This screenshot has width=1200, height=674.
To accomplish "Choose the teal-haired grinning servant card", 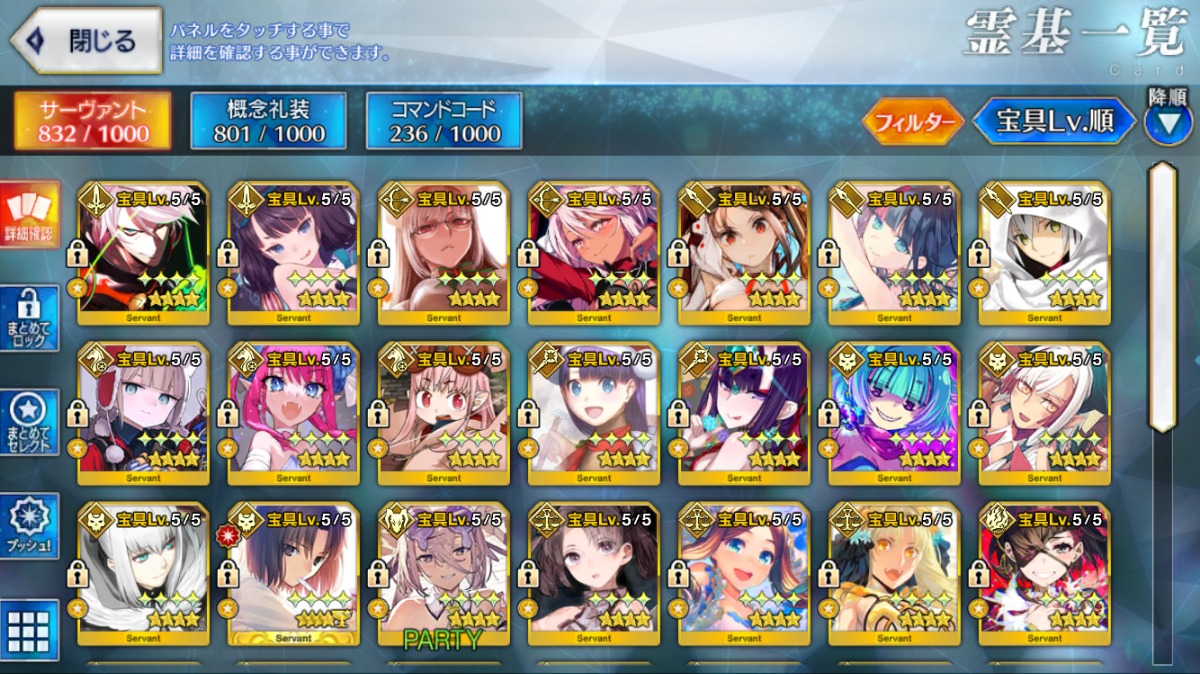I will [x=894, y=412].
